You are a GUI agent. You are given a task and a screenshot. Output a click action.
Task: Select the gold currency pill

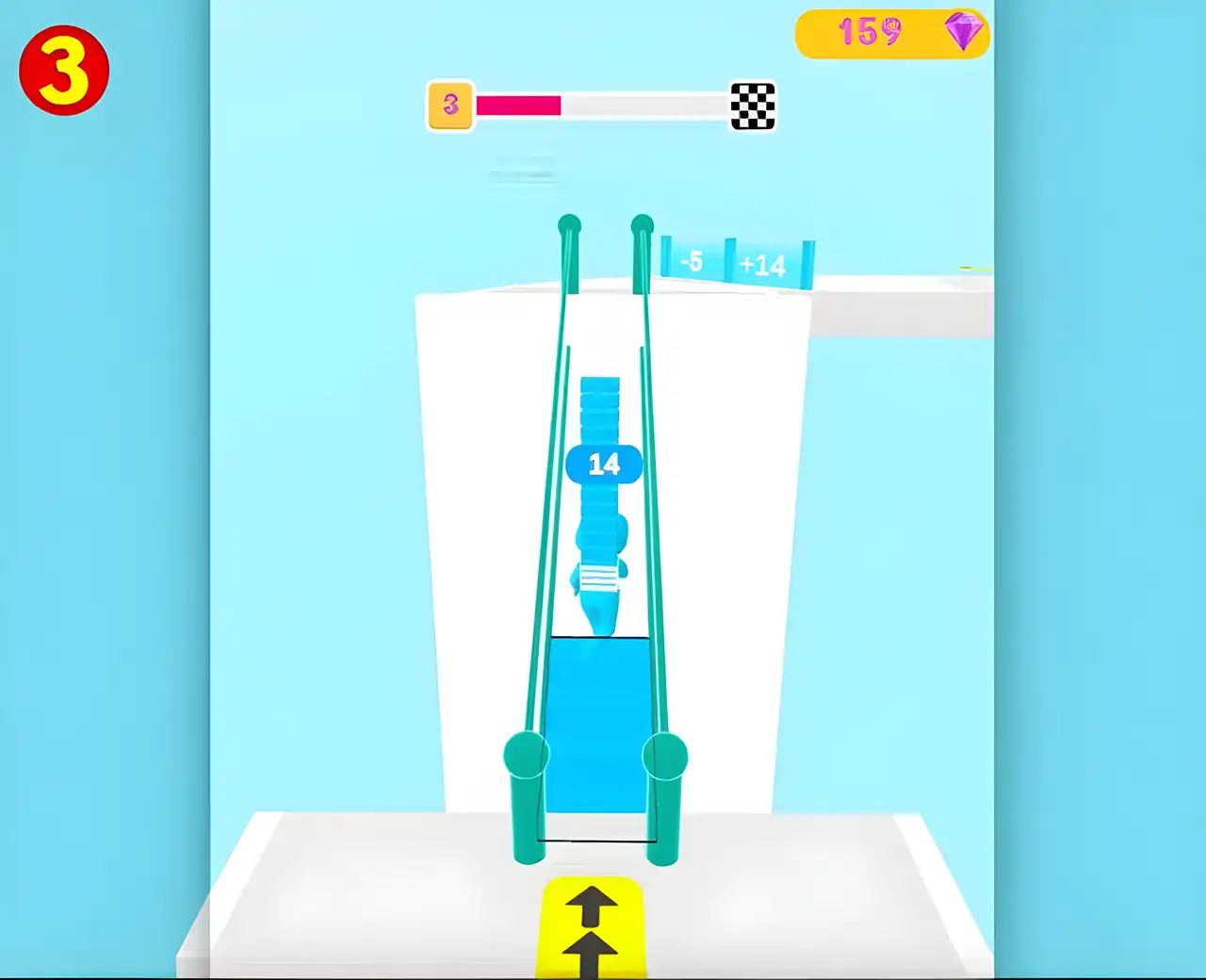(x=892, y=33)
